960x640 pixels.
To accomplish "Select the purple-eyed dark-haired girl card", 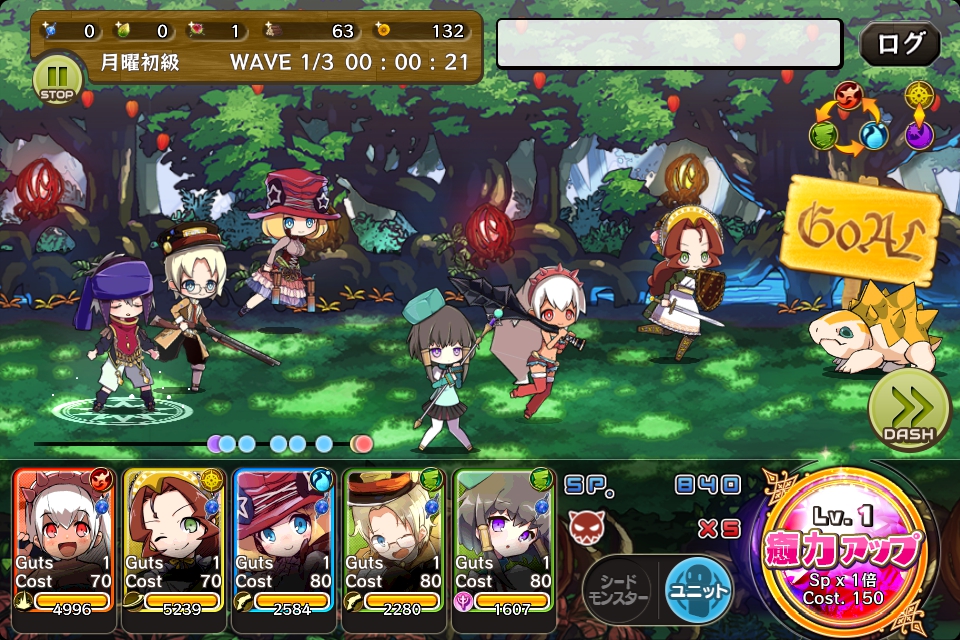I will 505,540.
